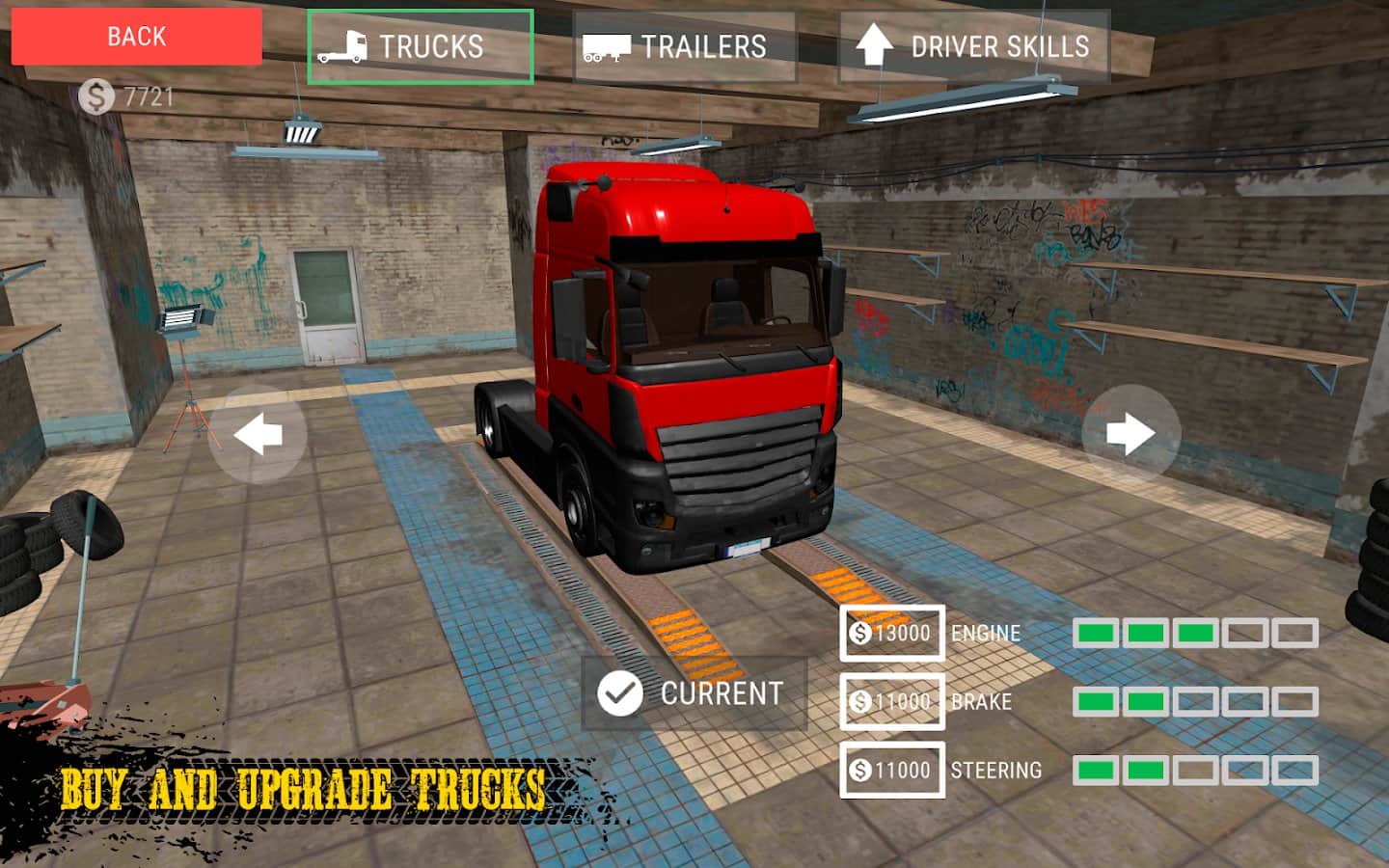Buy the 13000 engine upgrade
This screenshot has width=1389, height=868.
(x=891, y=633)
